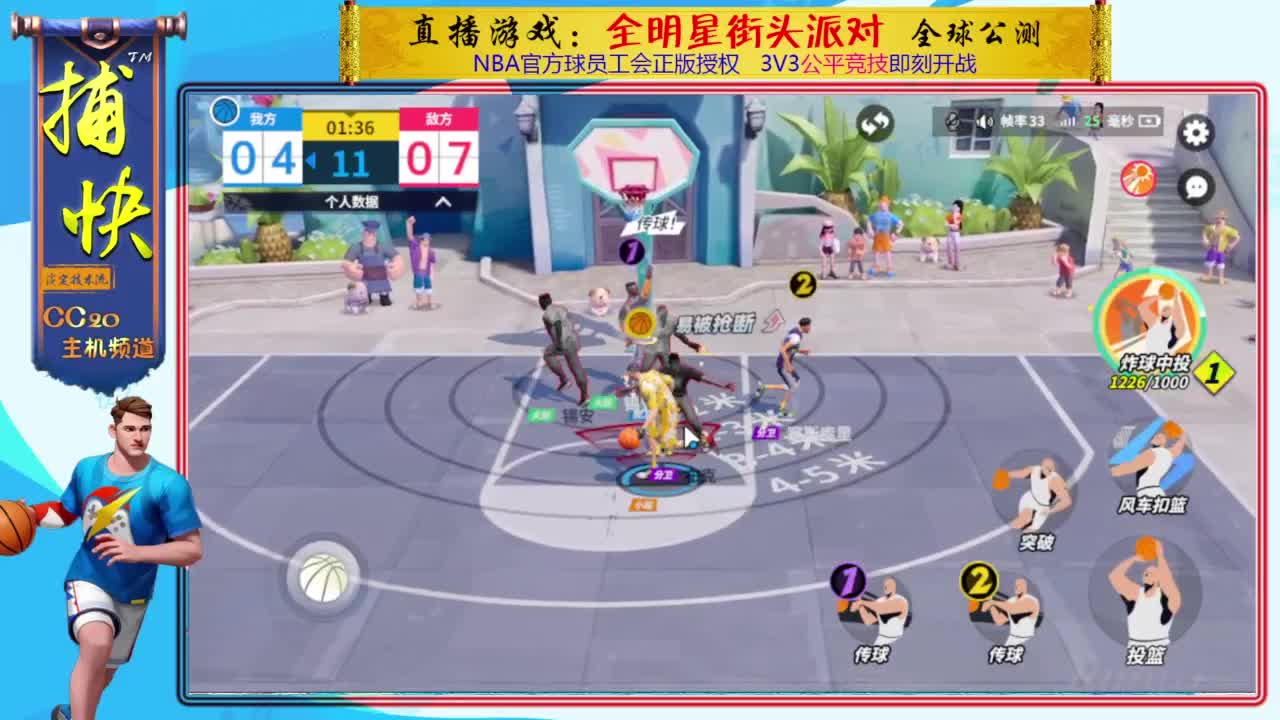Screen dimensions: 1280x720
Task: Select the 敌方 enemy score tab
Action: click(x=435, y=122)
